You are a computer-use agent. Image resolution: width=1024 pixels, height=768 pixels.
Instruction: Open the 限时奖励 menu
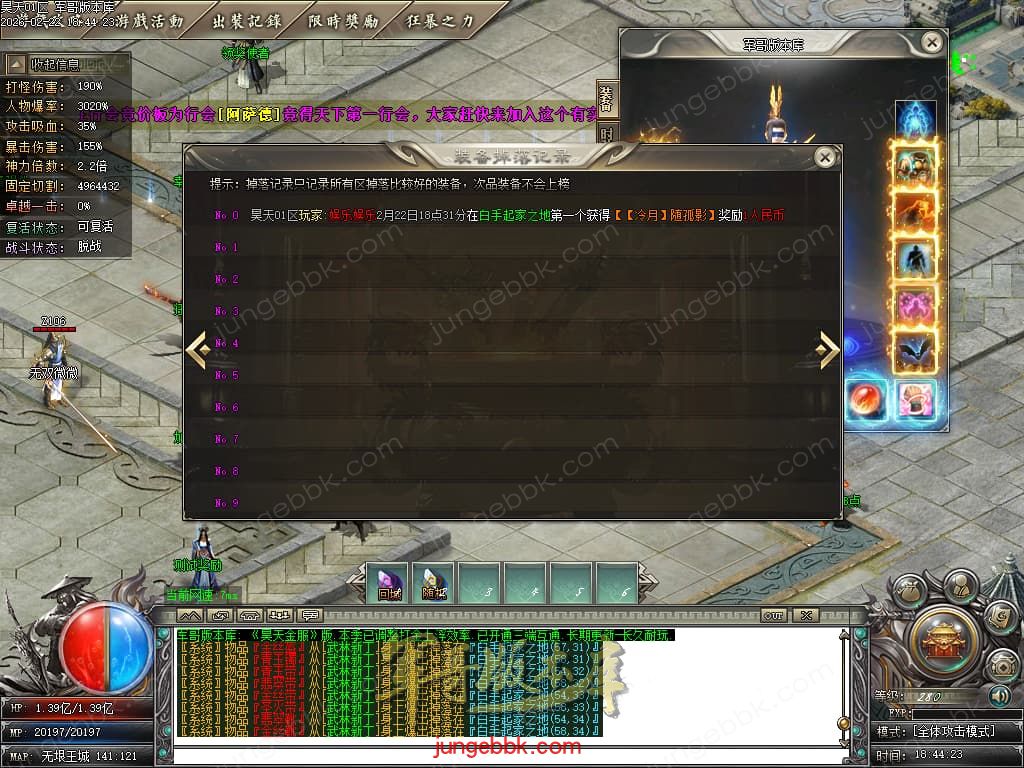click(x=343, y=20)
